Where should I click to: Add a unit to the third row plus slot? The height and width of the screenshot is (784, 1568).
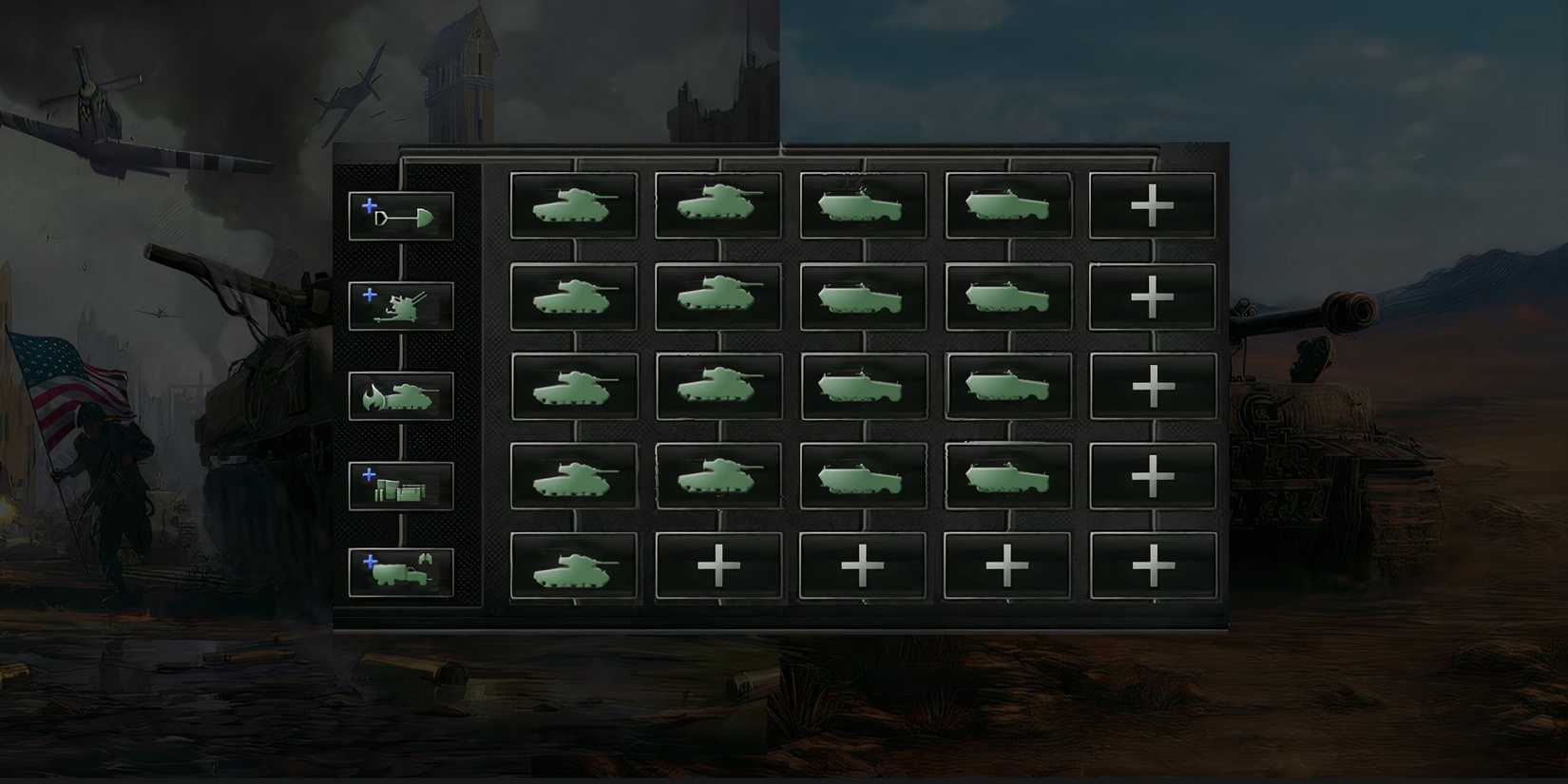point(1152,389)
